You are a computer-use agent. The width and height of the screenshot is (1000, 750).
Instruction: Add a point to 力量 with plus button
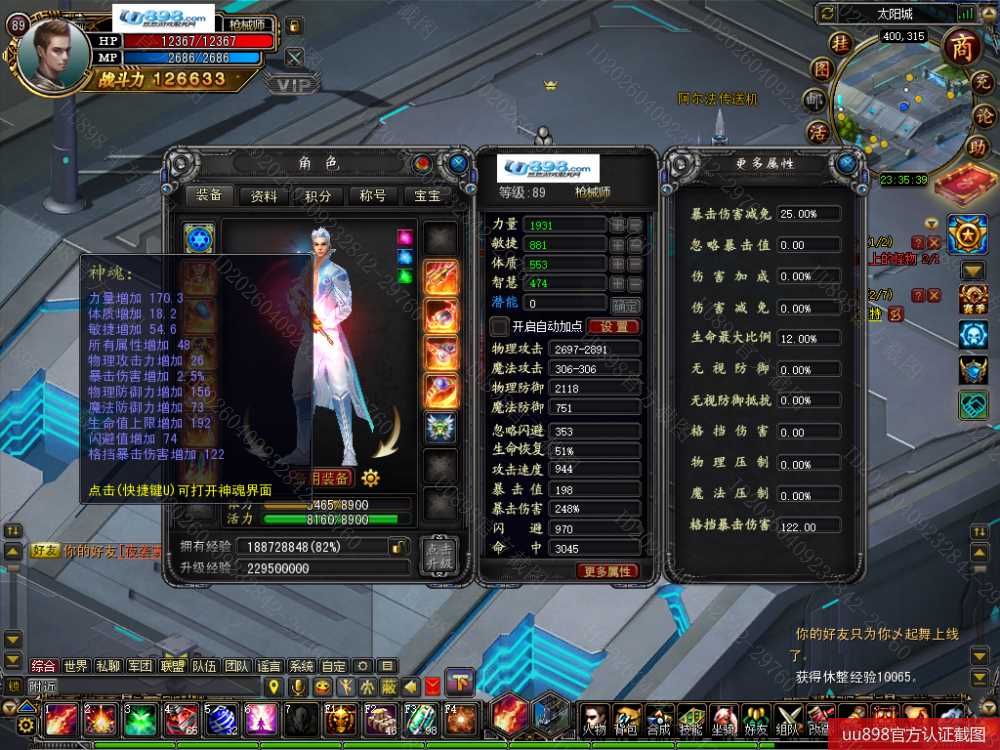point(618,225)
